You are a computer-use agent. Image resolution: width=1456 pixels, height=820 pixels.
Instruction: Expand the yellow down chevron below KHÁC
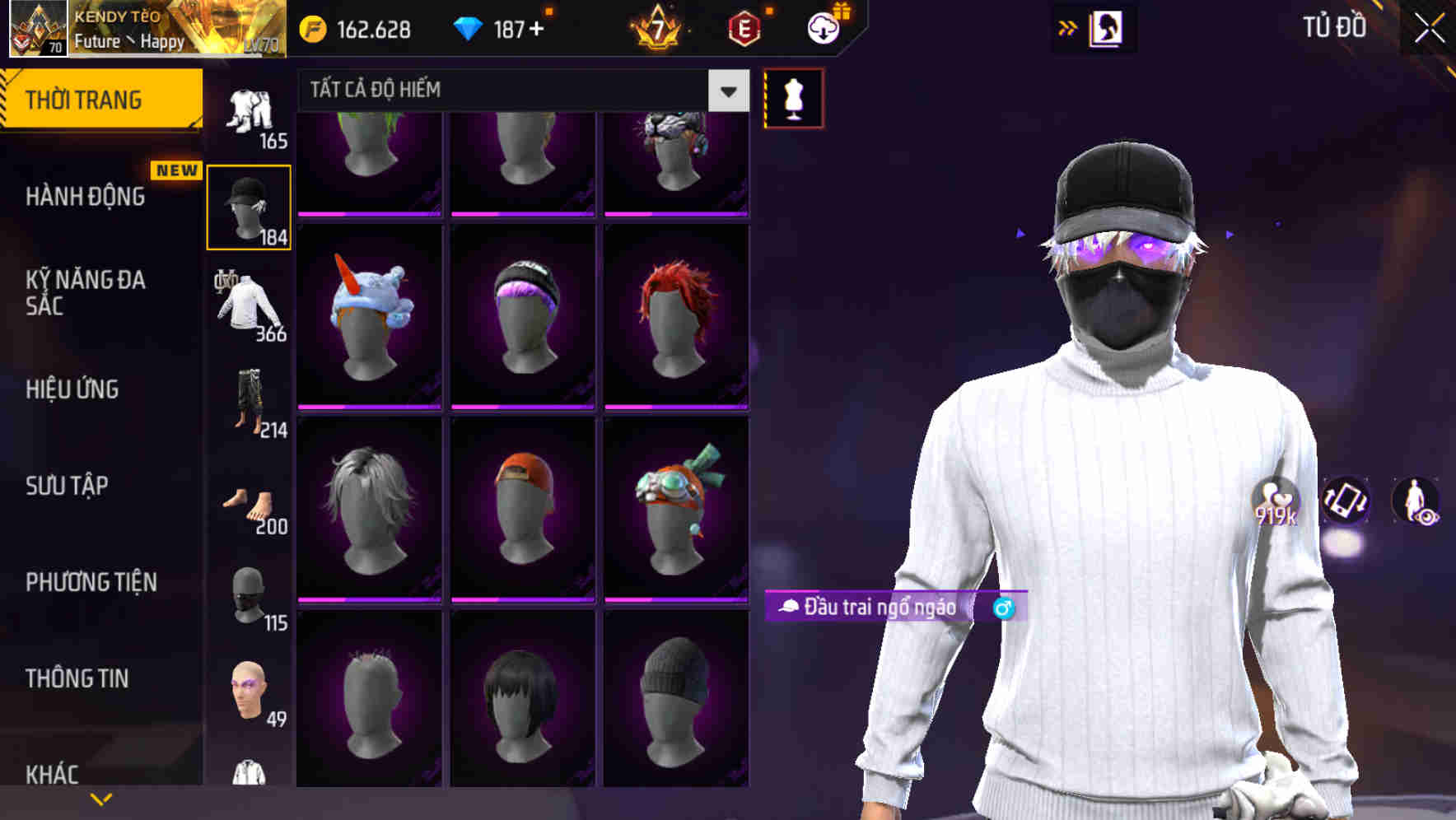click(x=101, y=798)
